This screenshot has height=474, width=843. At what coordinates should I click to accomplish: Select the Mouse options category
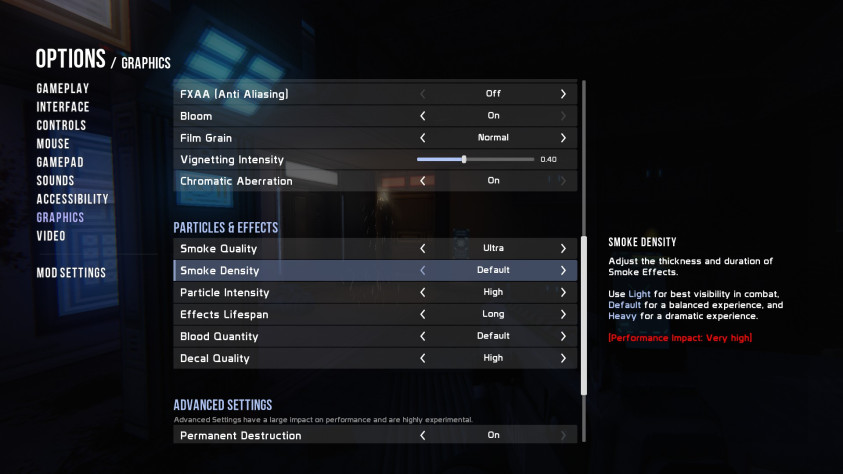pyautogui.click(x=53, y=144)
